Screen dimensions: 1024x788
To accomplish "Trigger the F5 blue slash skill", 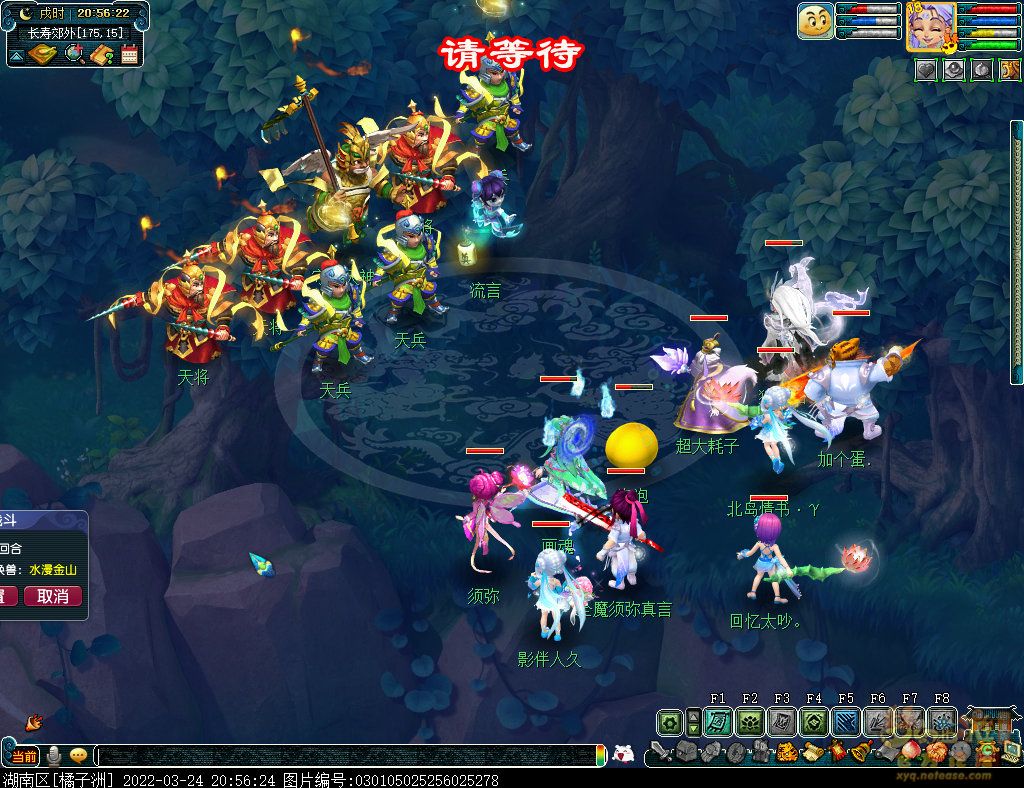I will [x=846, y=722].
